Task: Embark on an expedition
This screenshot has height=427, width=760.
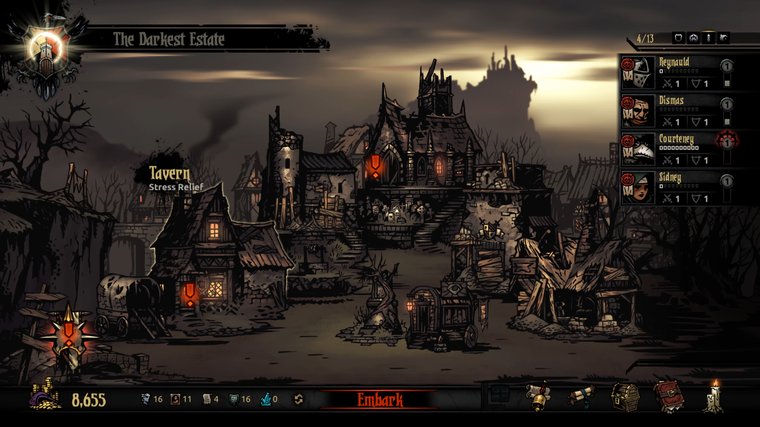Action: point(379,400)
